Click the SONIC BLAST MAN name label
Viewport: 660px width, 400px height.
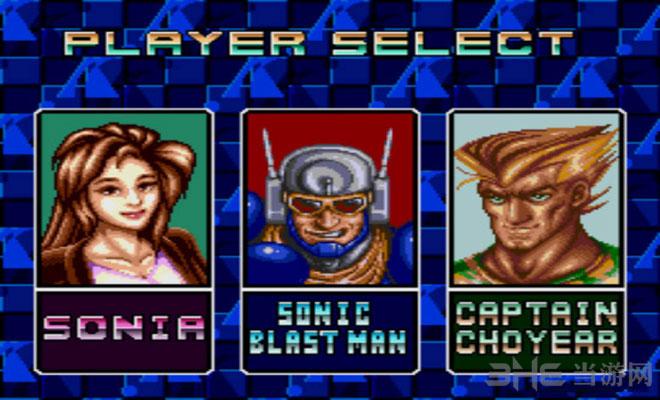[329, 327]
